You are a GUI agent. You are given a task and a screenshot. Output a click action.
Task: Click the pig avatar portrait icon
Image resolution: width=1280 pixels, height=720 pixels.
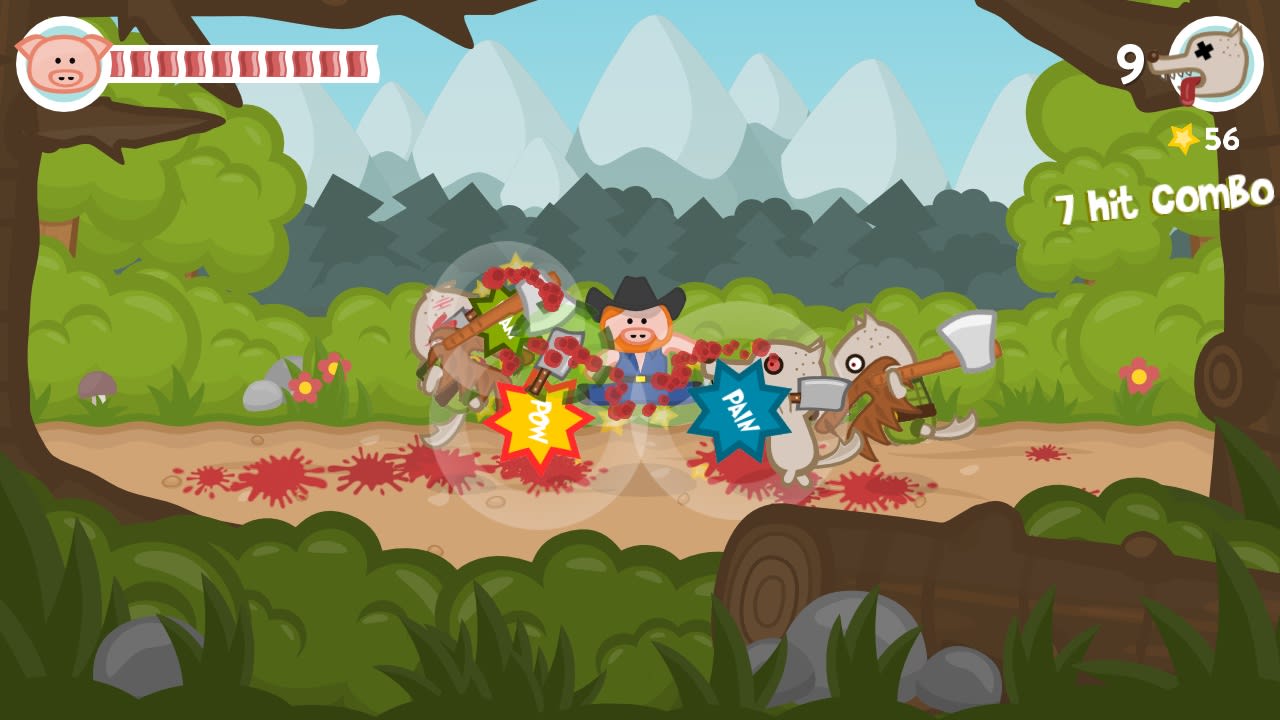pos(62,62)
